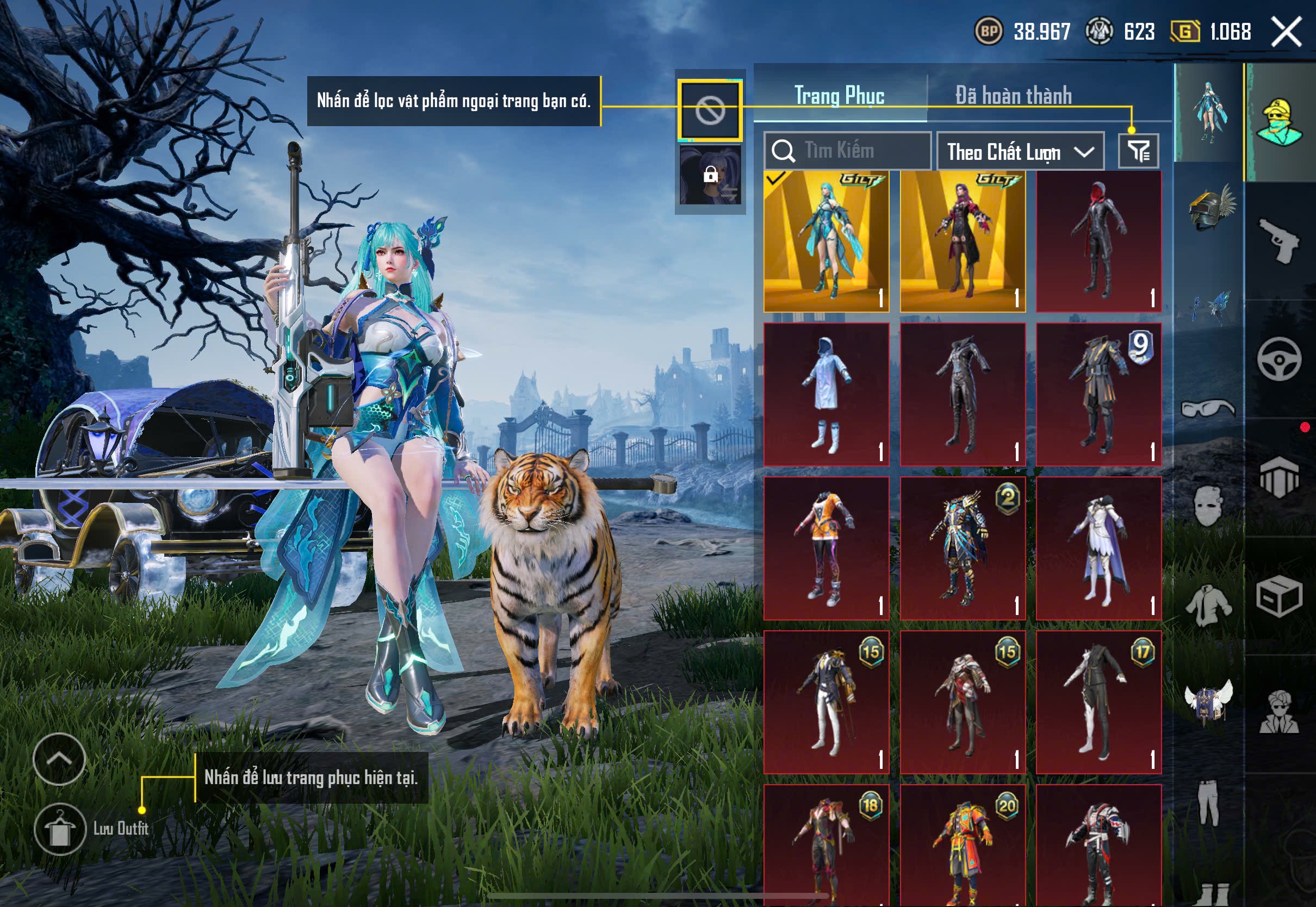This screenshot has width=1316, height=907.
Task: Choose the white and purple caped outfit
Action: (x=1098, y=548)
